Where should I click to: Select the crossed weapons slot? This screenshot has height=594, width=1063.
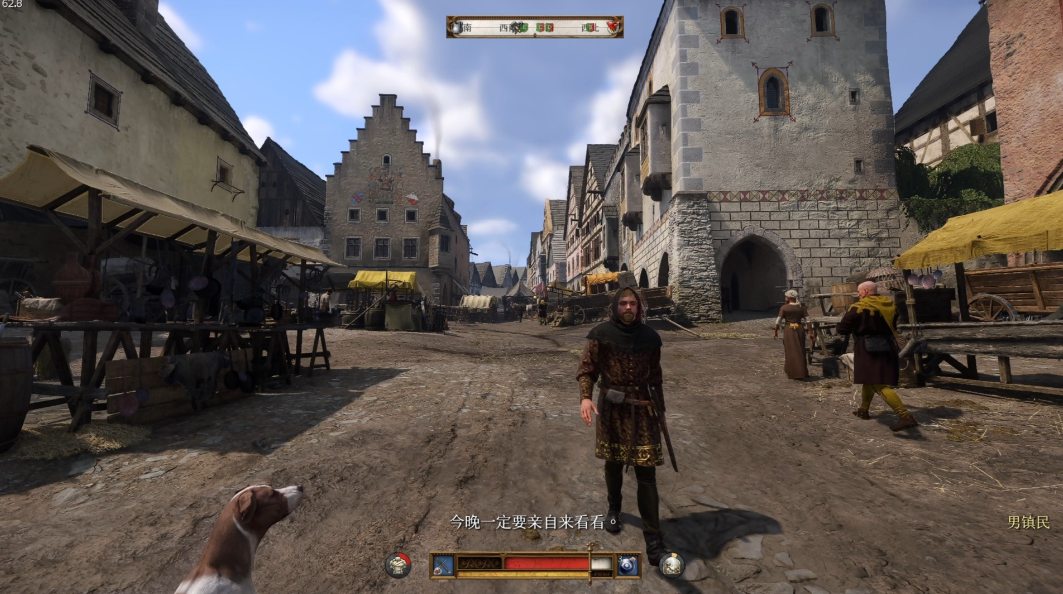click(443, 565)
